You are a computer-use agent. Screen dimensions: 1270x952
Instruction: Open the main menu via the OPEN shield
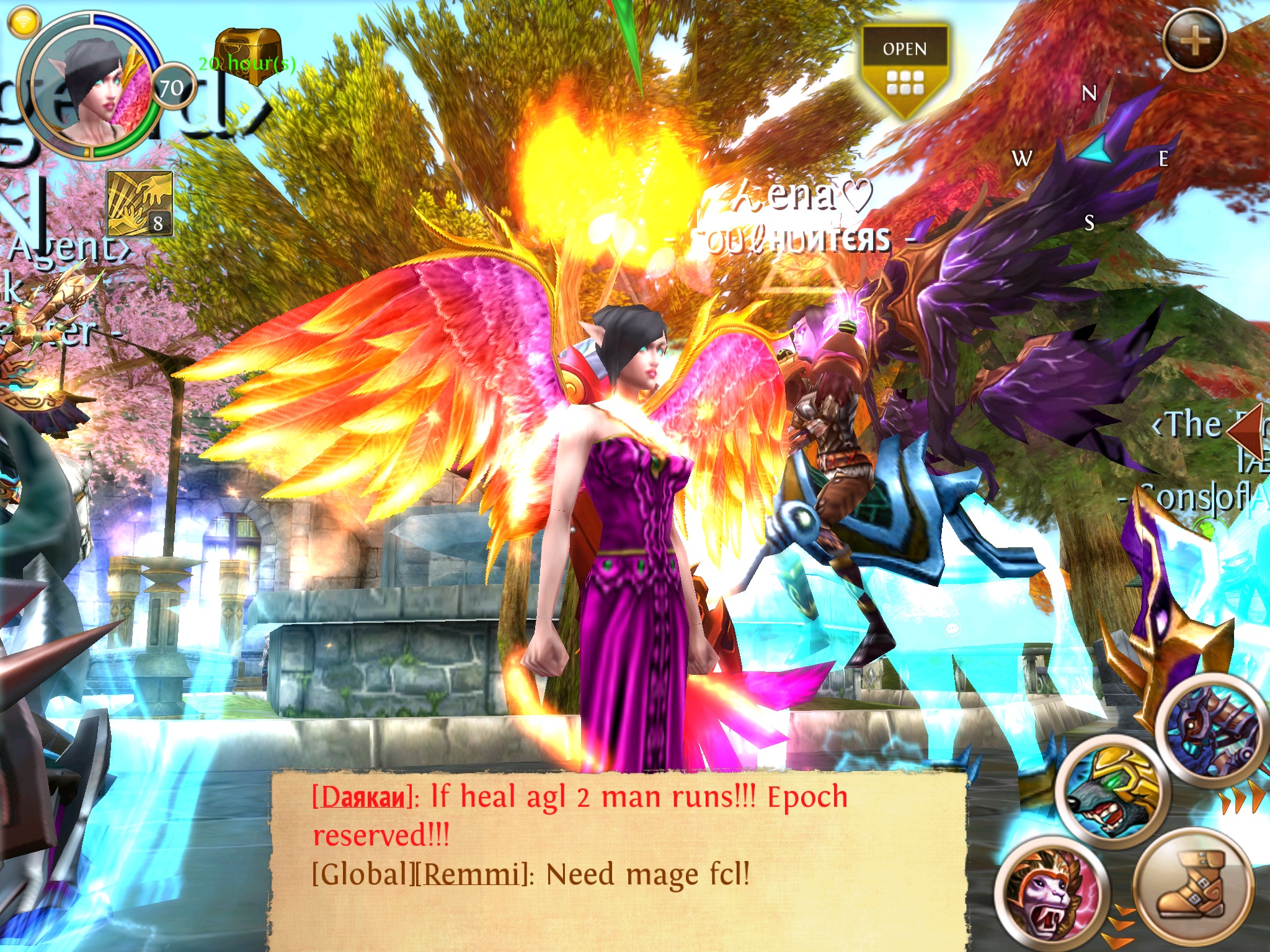click(x=905, y=68)
